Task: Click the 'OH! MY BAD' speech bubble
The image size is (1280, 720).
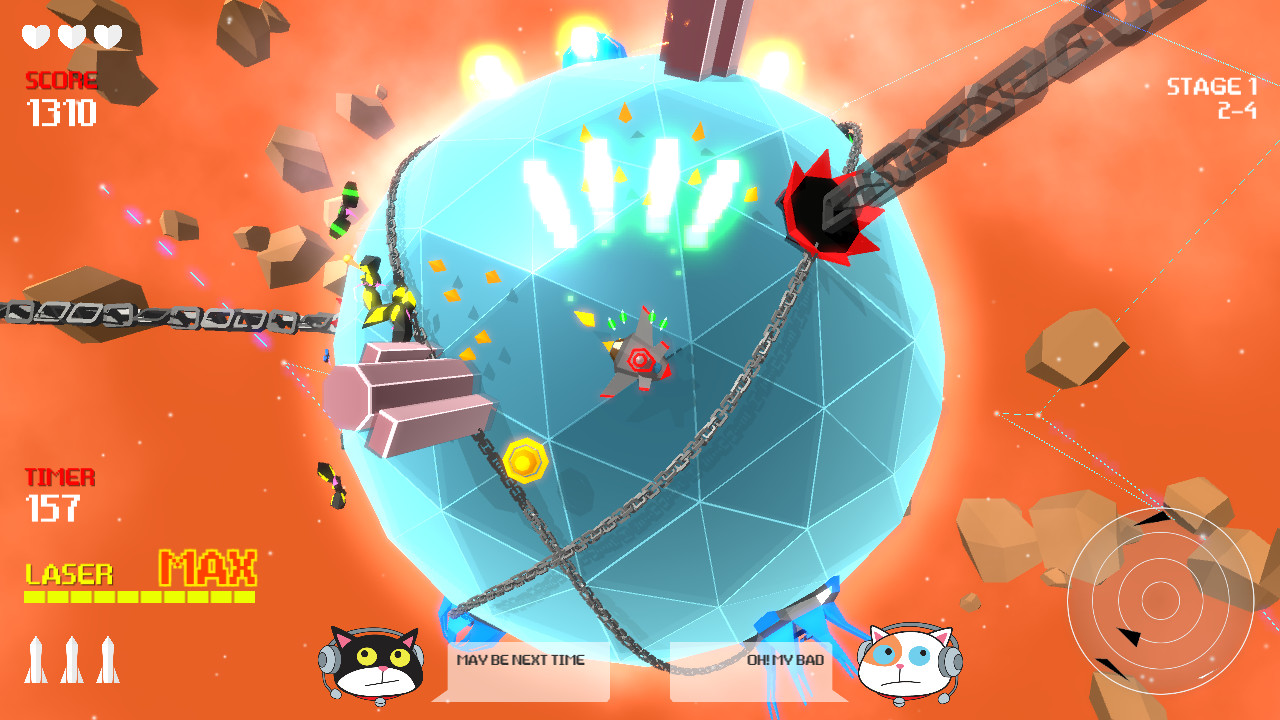Action: click(x=753, y=660)
